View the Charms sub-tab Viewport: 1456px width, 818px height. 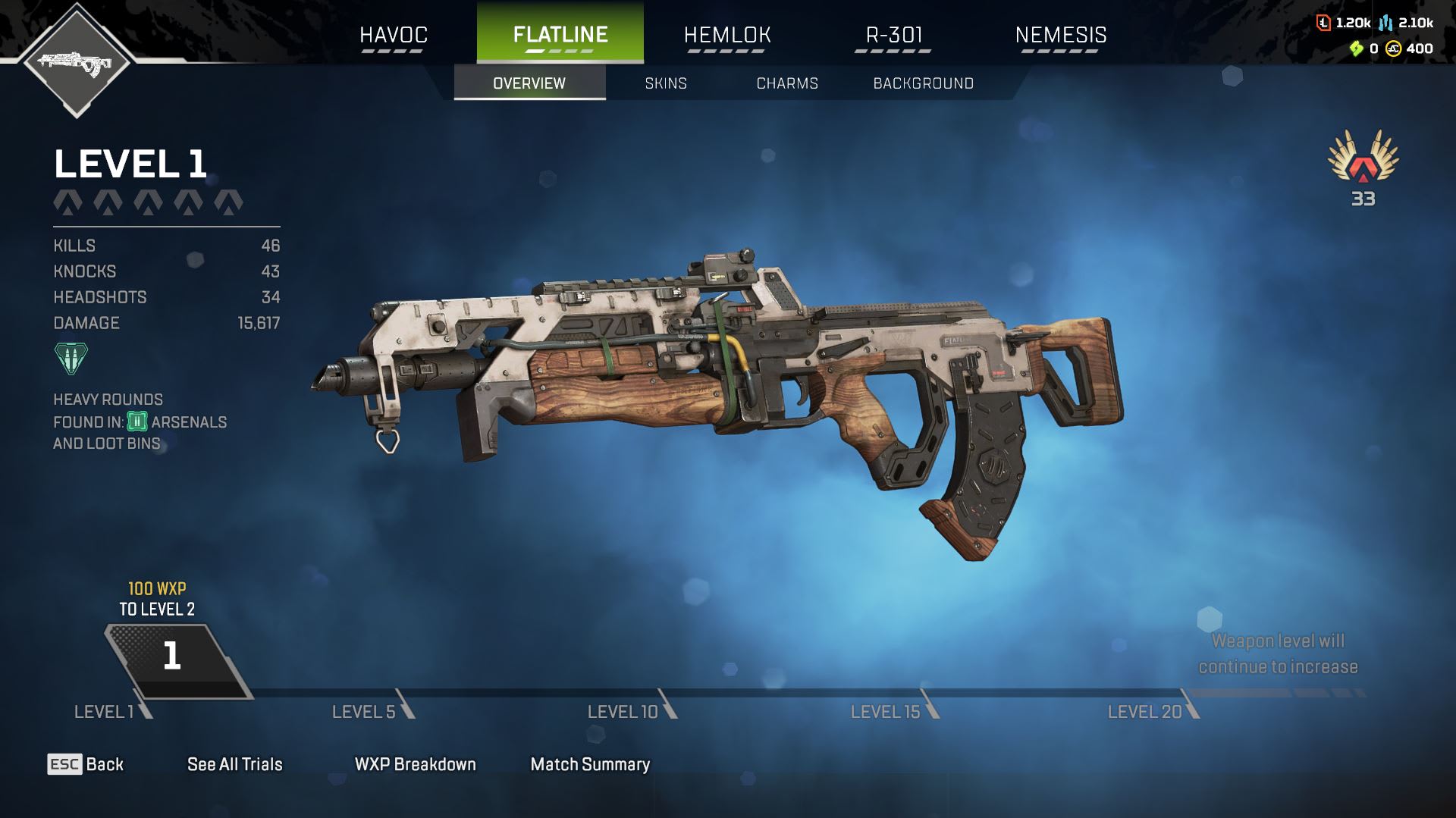787,83
